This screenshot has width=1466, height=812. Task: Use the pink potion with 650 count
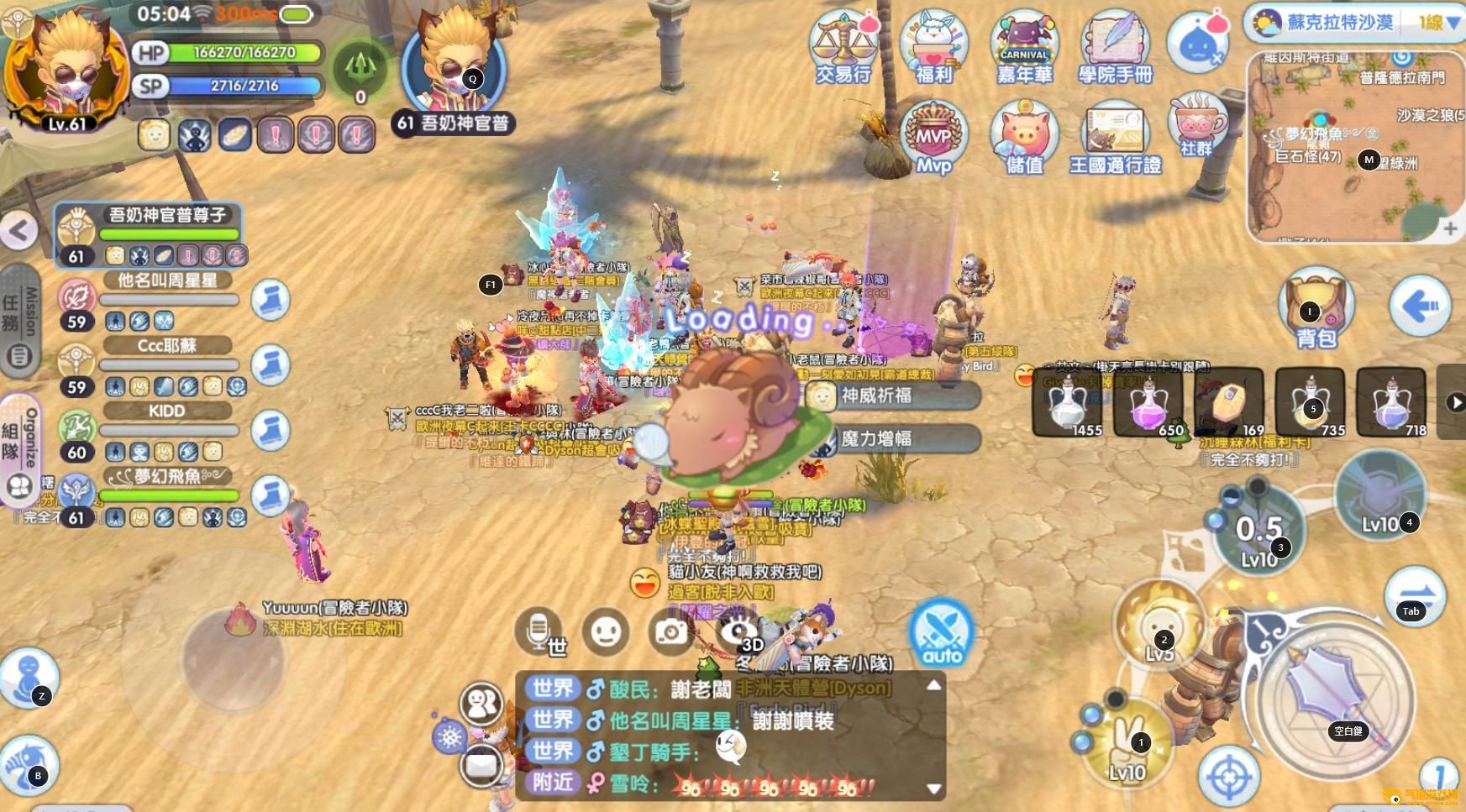click(x=1148, y=403)
